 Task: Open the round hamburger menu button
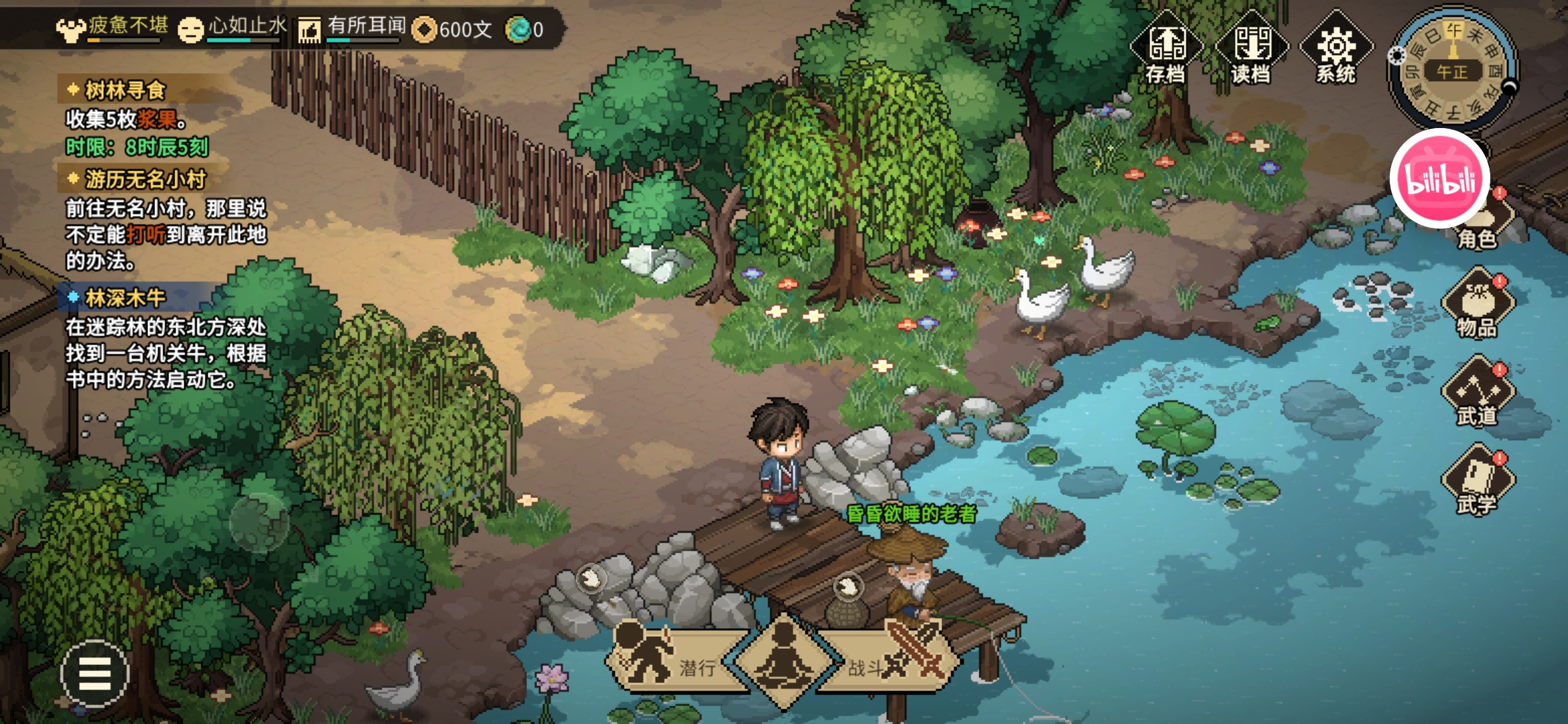94,673
